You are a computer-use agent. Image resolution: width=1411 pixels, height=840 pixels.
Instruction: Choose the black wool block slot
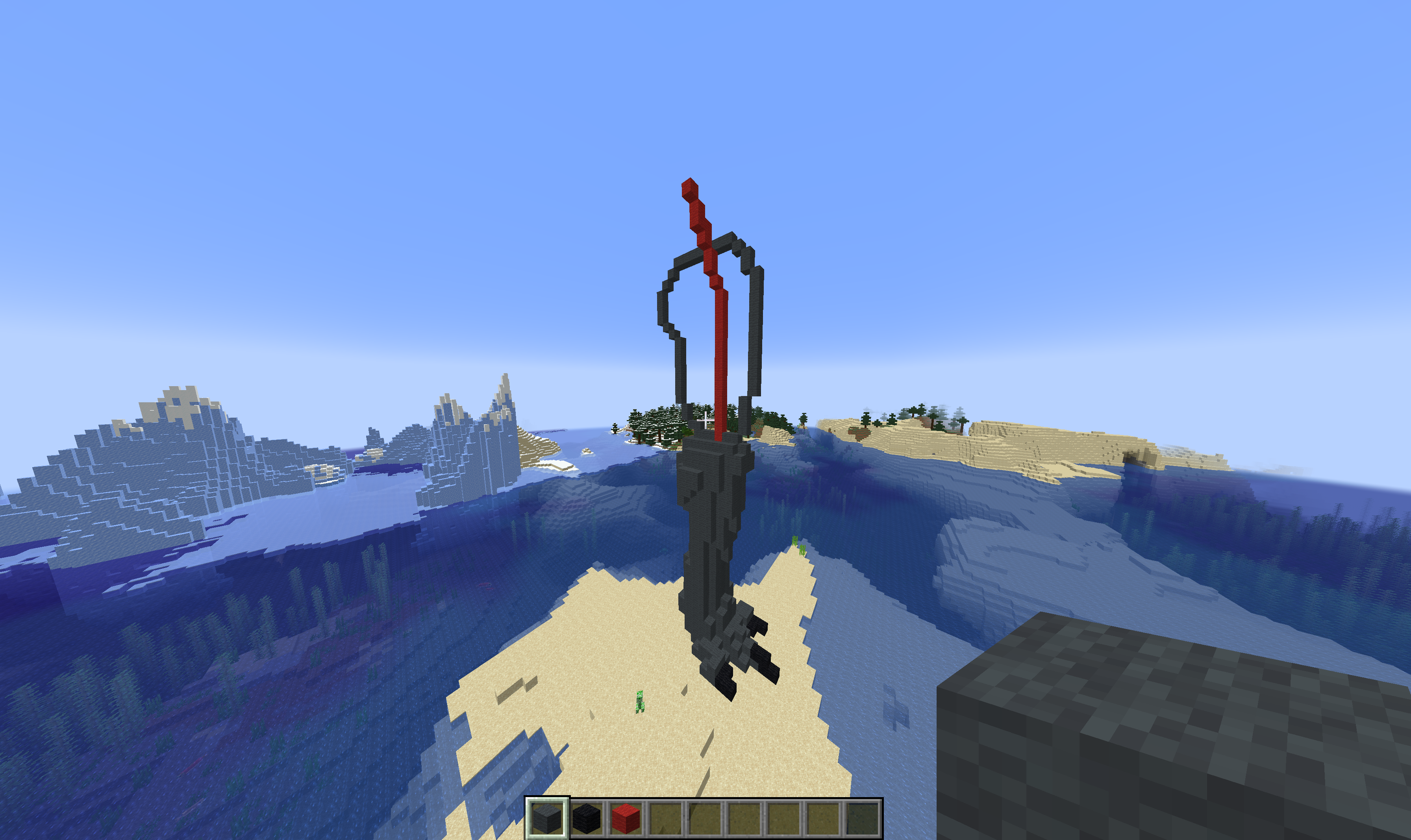click(586, 818)
